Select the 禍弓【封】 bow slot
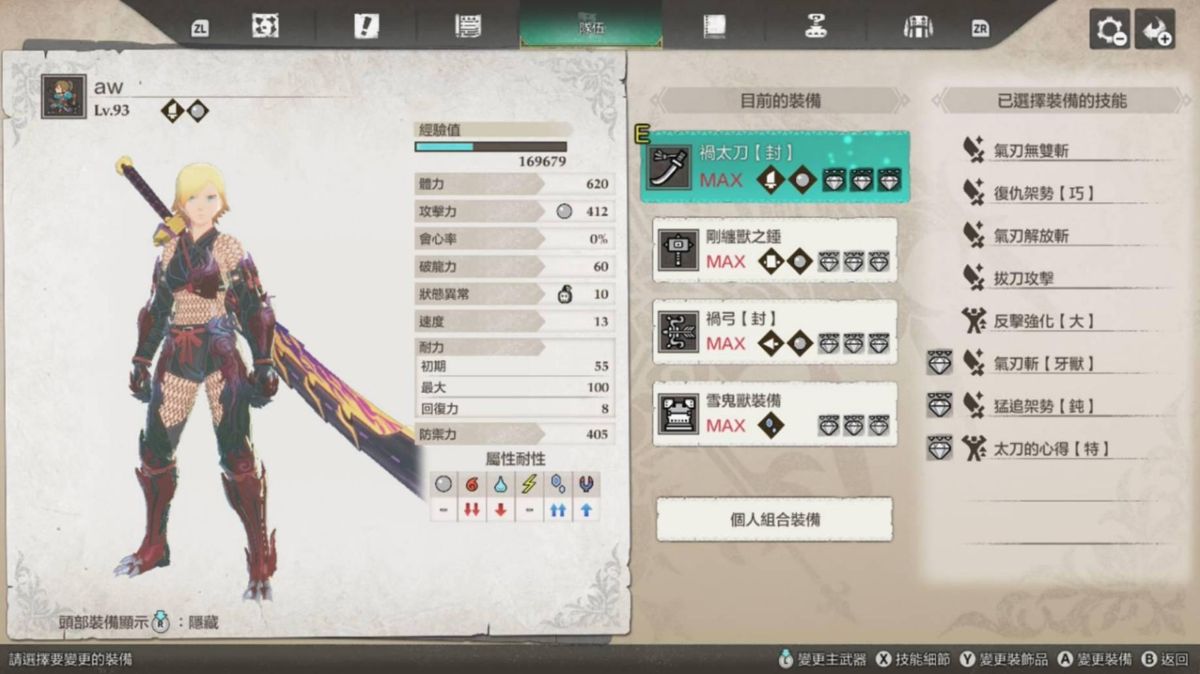This screenshot has height=674, width=1200. coord(775,332)
